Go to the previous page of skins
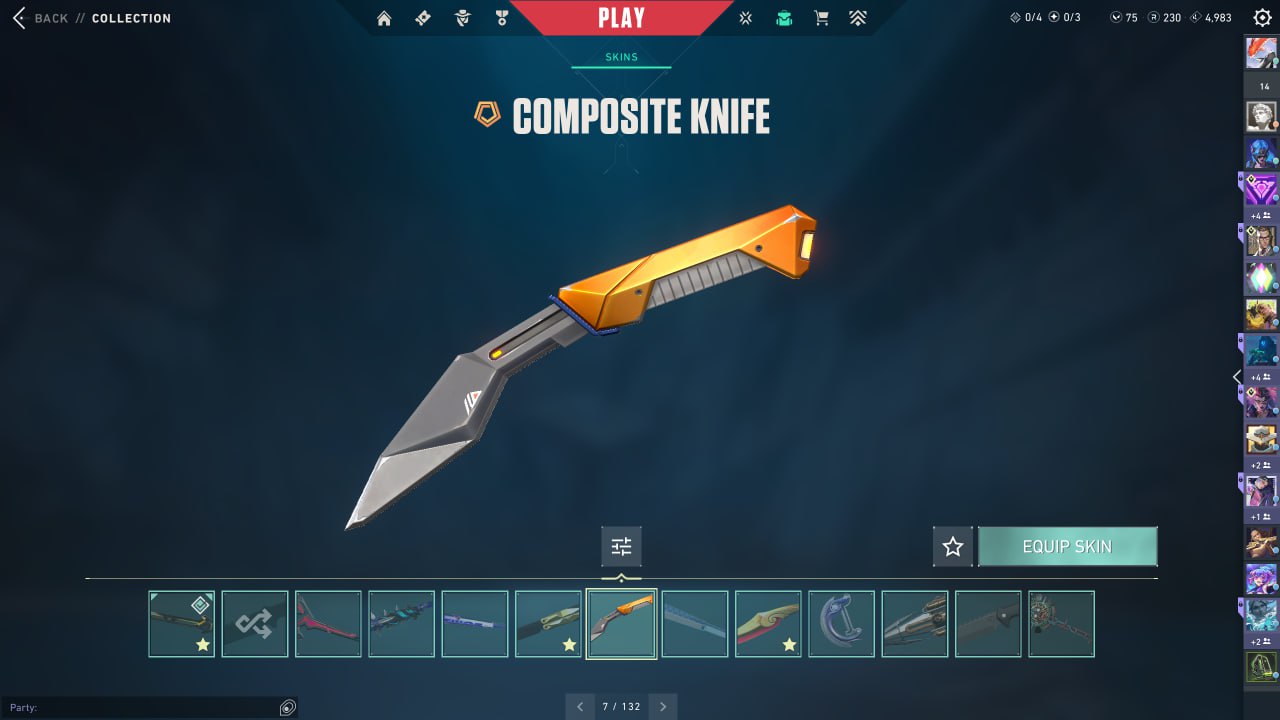Screen dimensions: 1280x720 [580, 706]
